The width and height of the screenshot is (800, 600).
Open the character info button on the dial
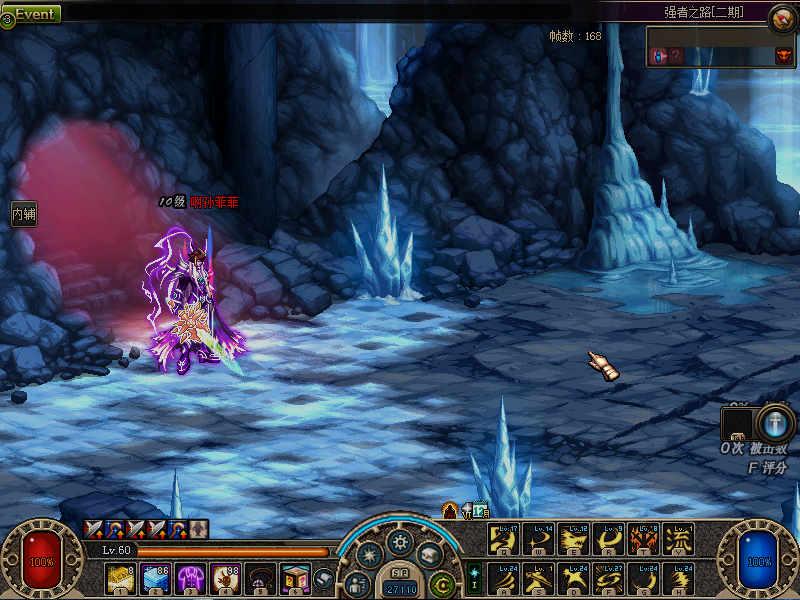pos(357,584)
